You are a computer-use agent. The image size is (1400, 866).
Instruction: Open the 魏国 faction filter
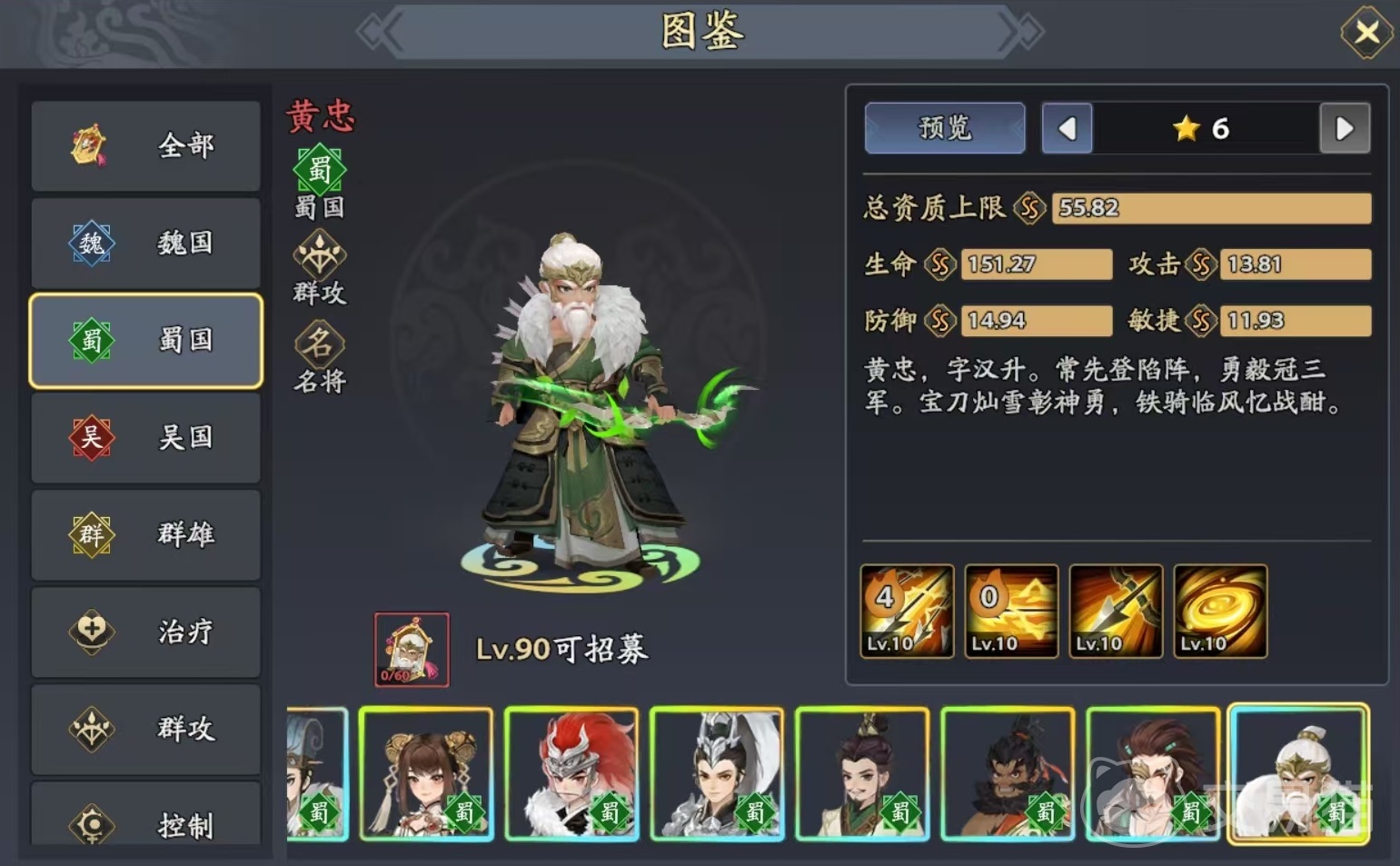(145, 243)
